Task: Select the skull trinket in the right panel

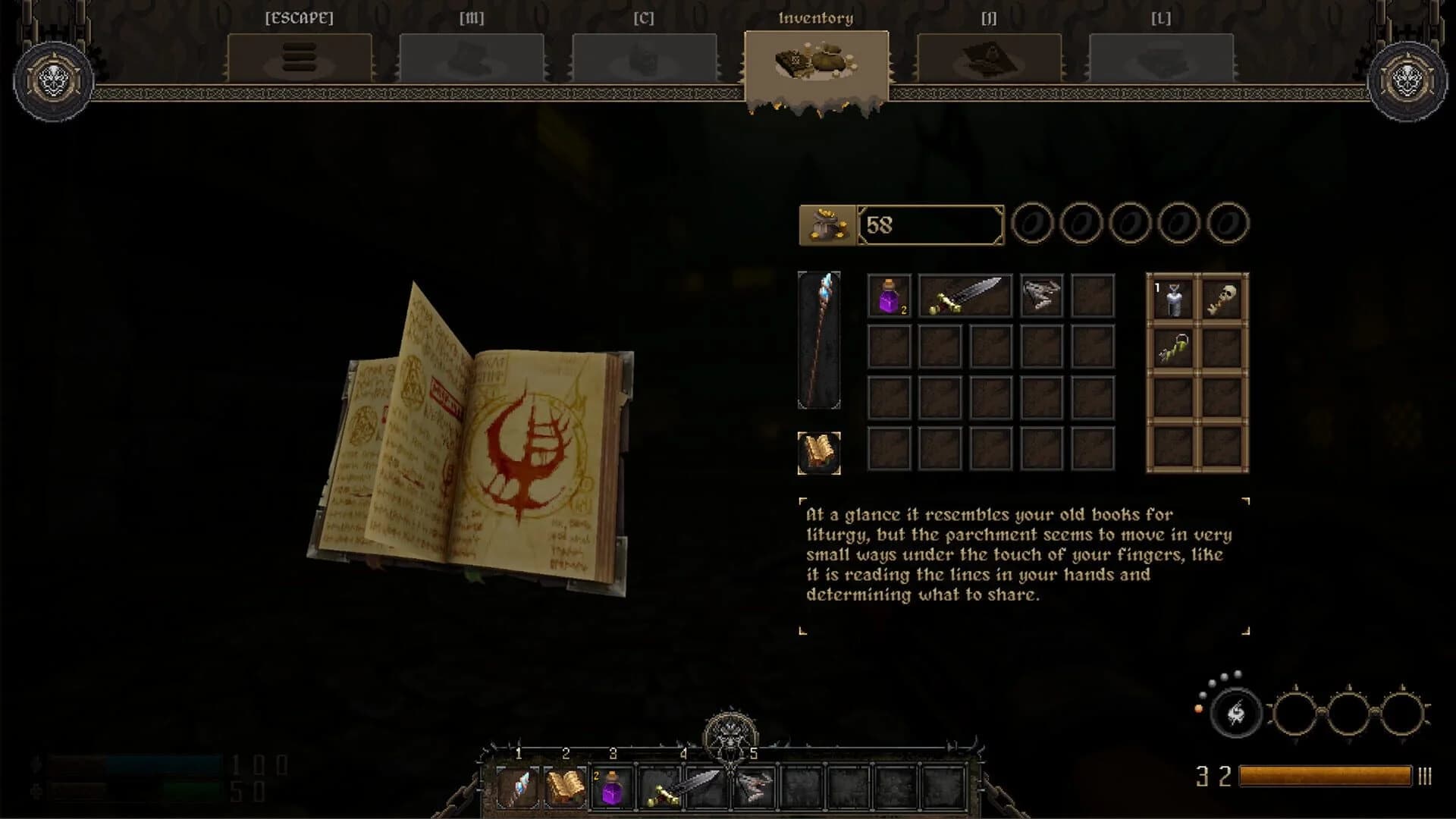Action: pyautogui.click(x=1222, y=298)
